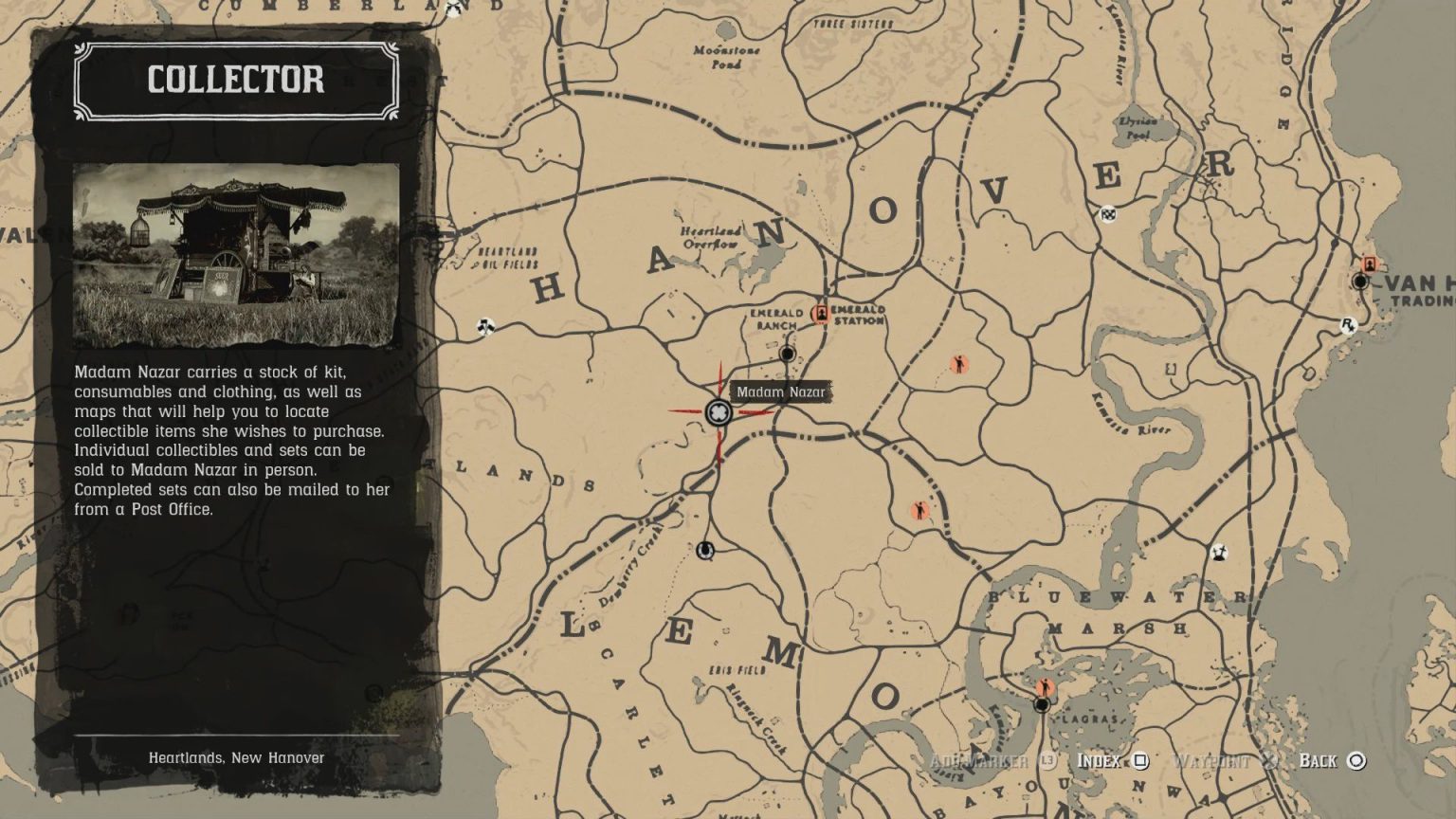Click the red crosshair cursor on the map

[x=719, y=411]
